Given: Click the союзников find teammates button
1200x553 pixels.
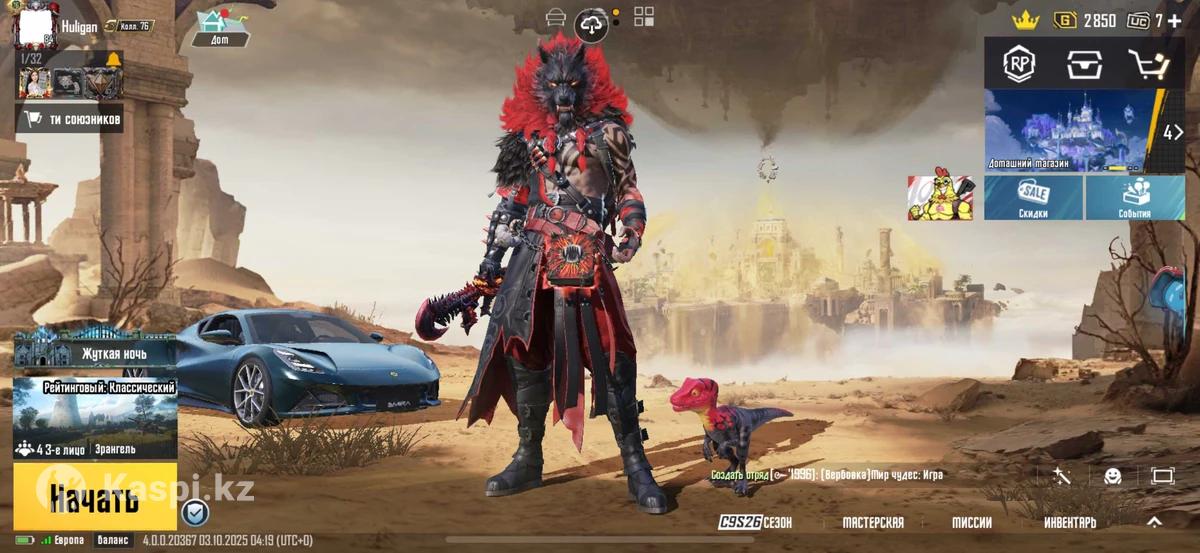Looking at the screenshot, I should coord(70,120).
